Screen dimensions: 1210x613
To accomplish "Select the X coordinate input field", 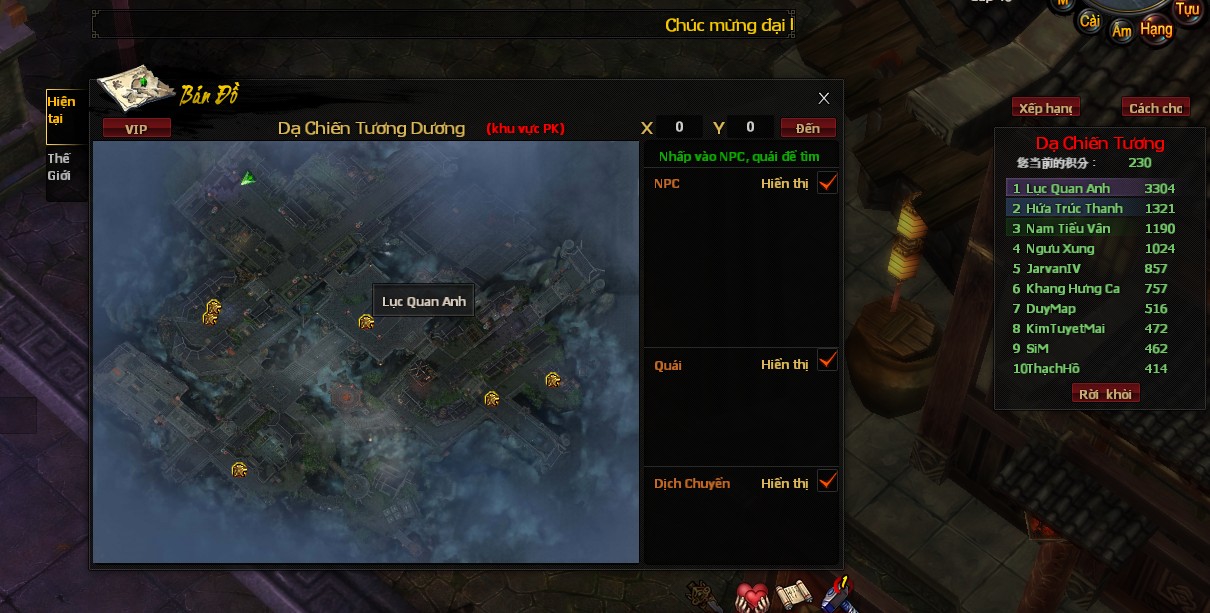I will [680, 127].
